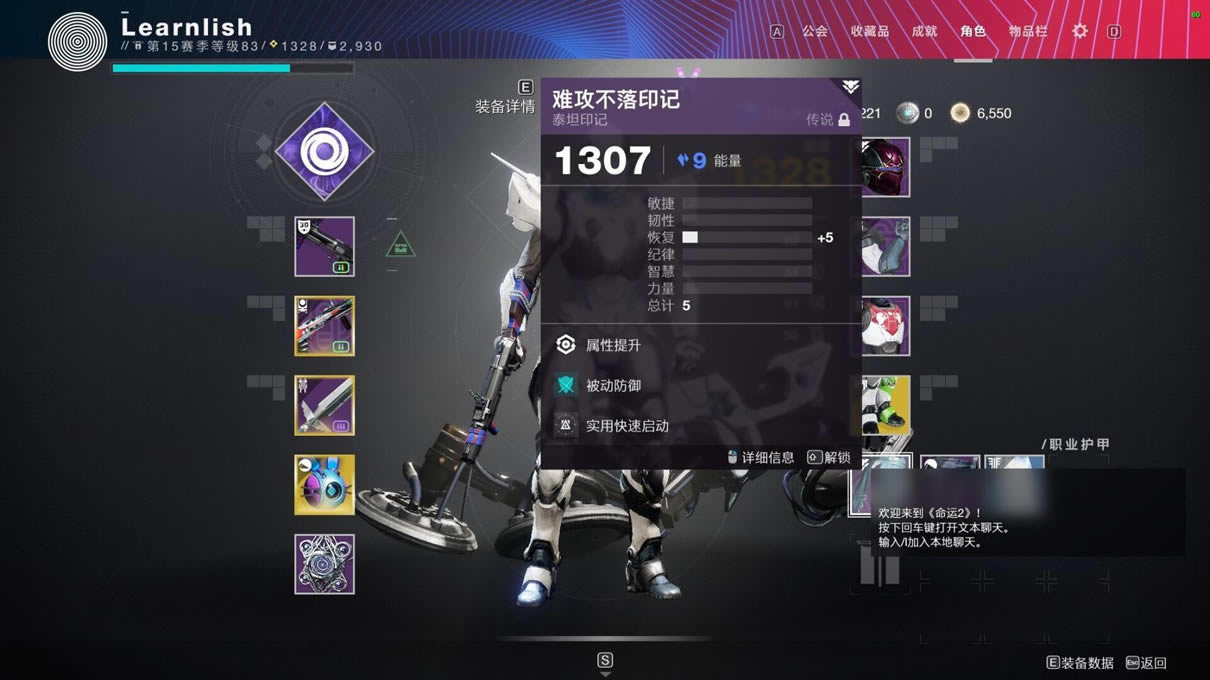Select the golden energy weapon slot
This screenshot has height=680, width=1210.
pyautogui.click(x=324, y=325)
